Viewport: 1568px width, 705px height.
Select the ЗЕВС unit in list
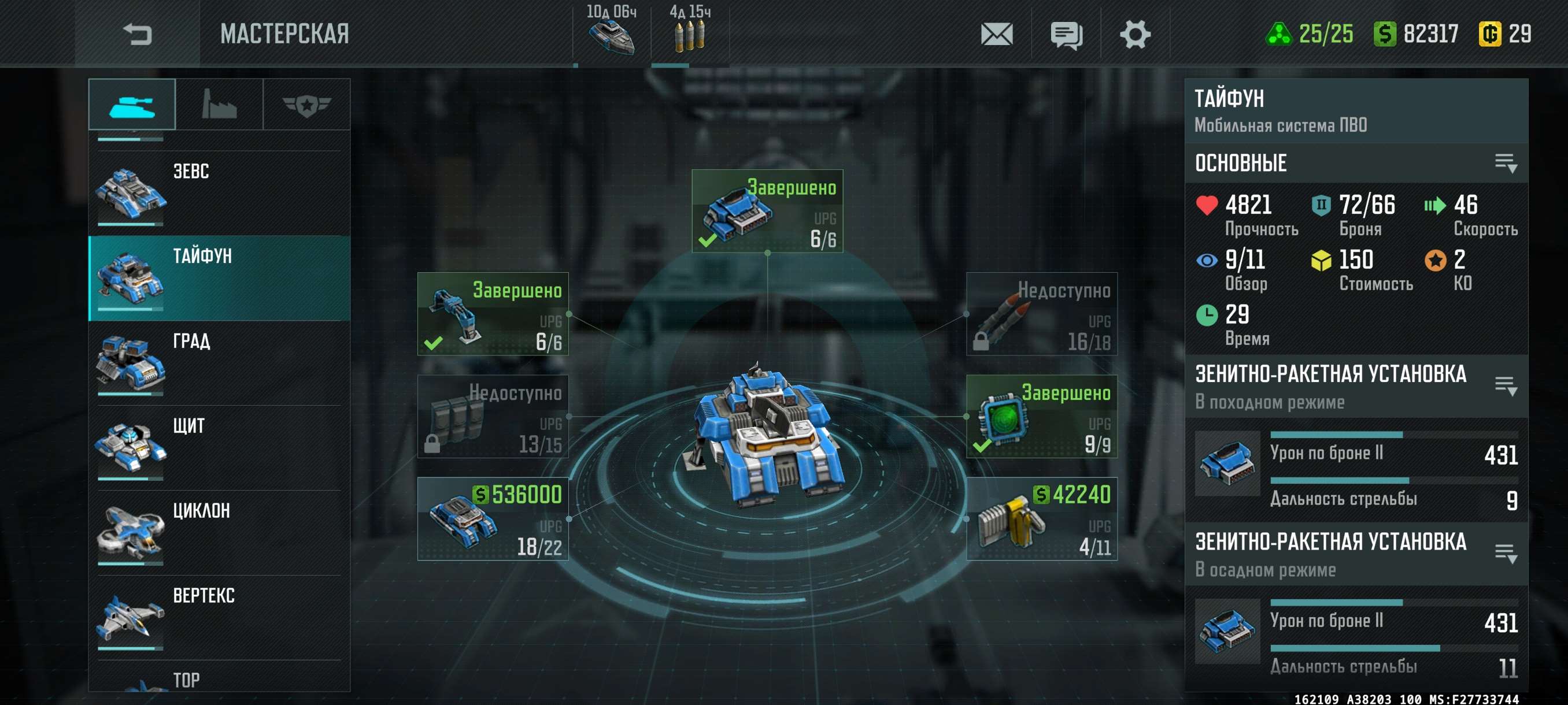tap(219, 193)
